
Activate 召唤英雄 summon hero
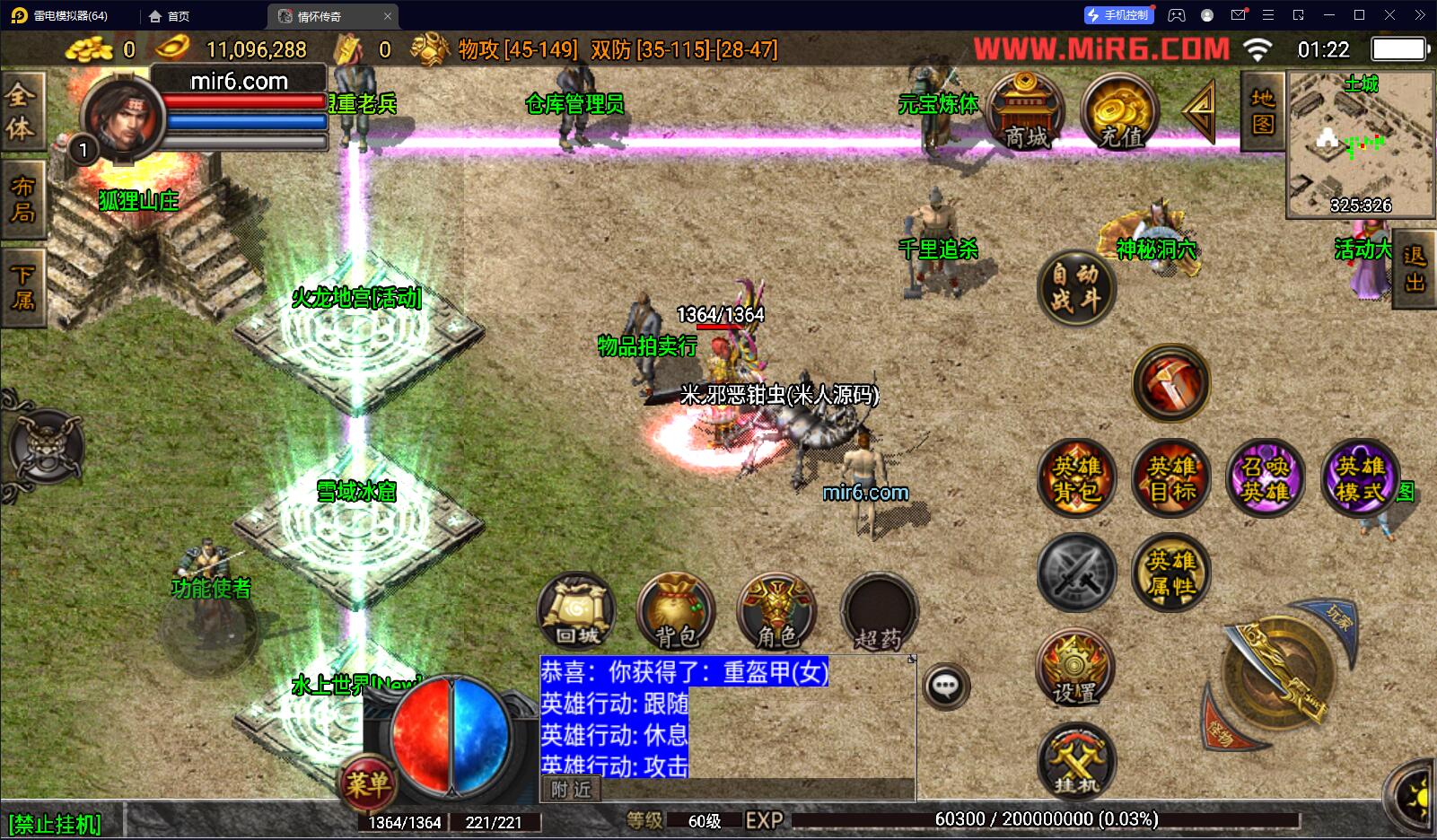coord(1266,478)
